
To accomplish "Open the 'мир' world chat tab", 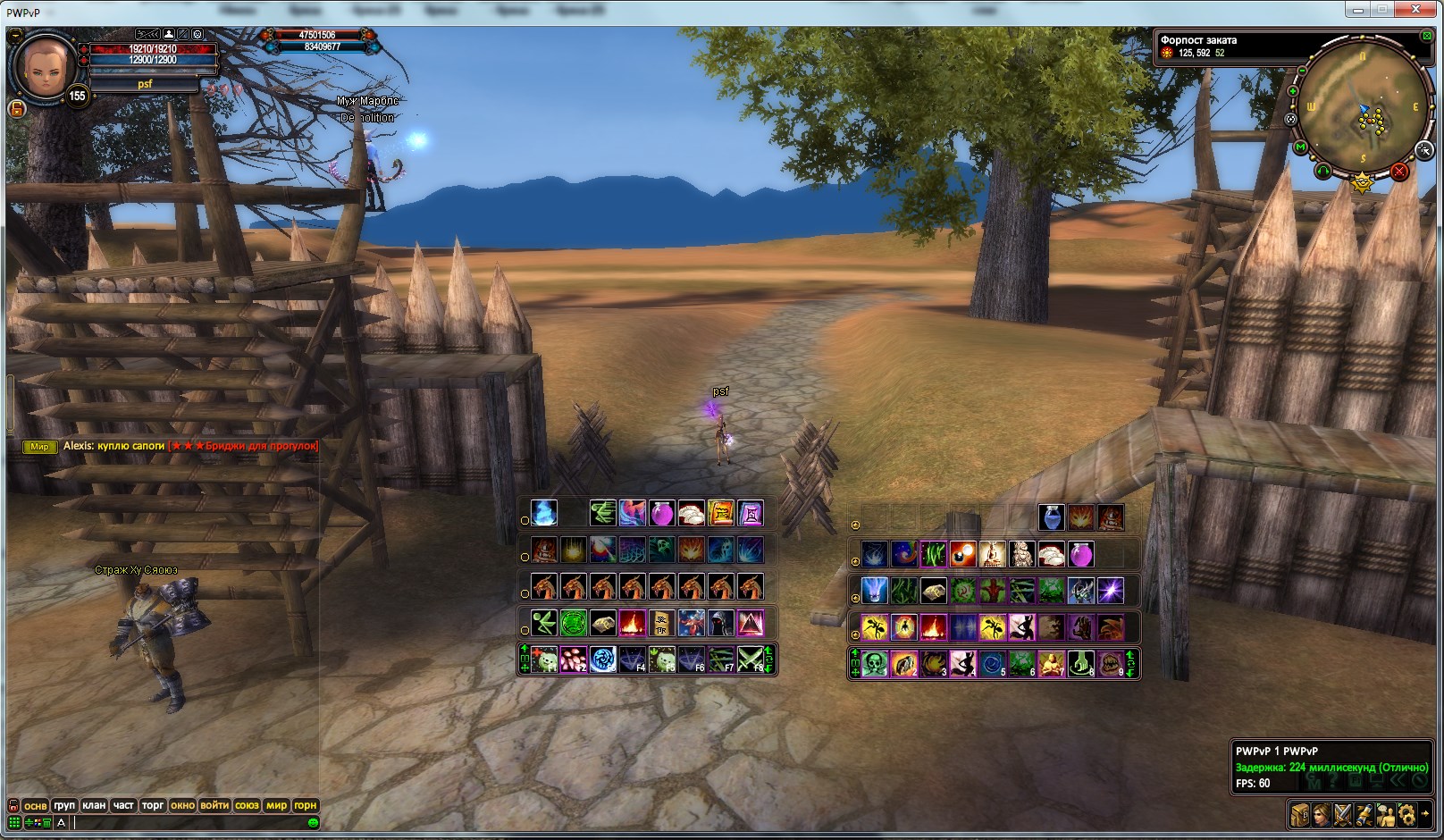I will pyautogui.click(x=277, y=805).
